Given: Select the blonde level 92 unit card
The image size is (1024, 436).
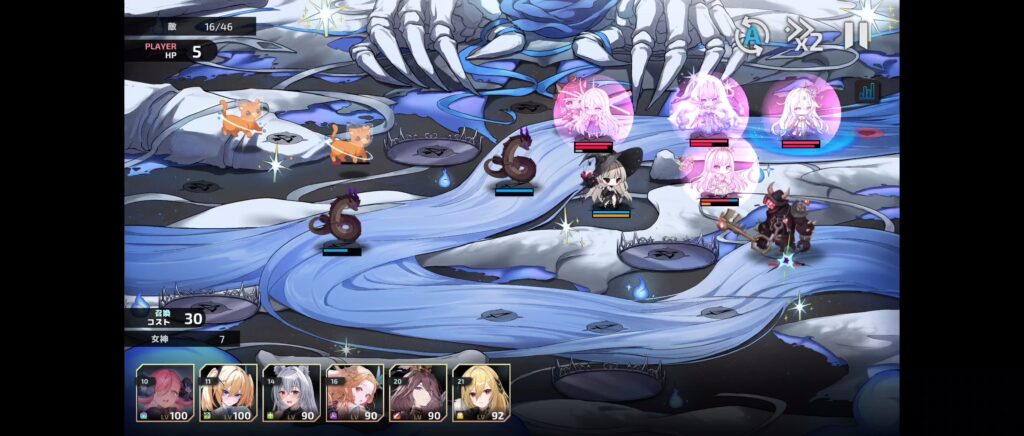Looking at the screenshot, I should coord(481,393).
